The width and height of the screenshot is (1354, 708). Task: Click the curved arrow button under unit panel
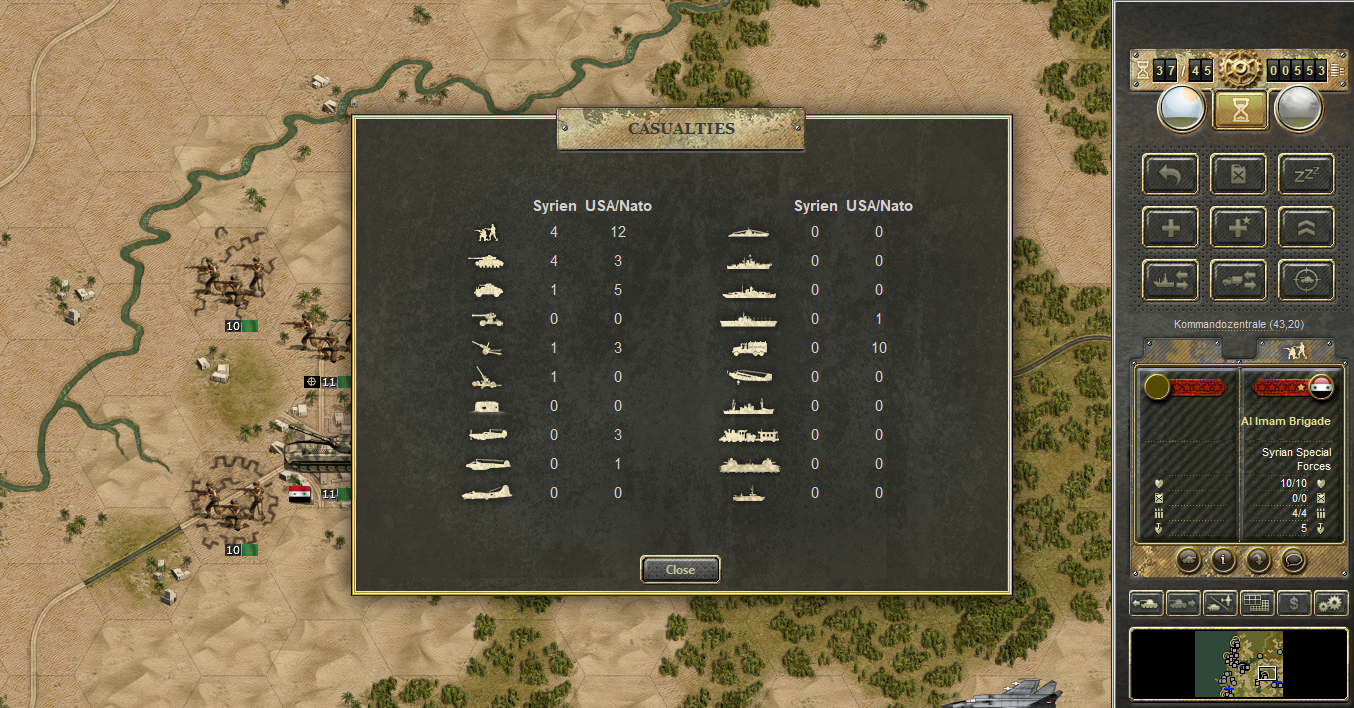pos(1258,560)
